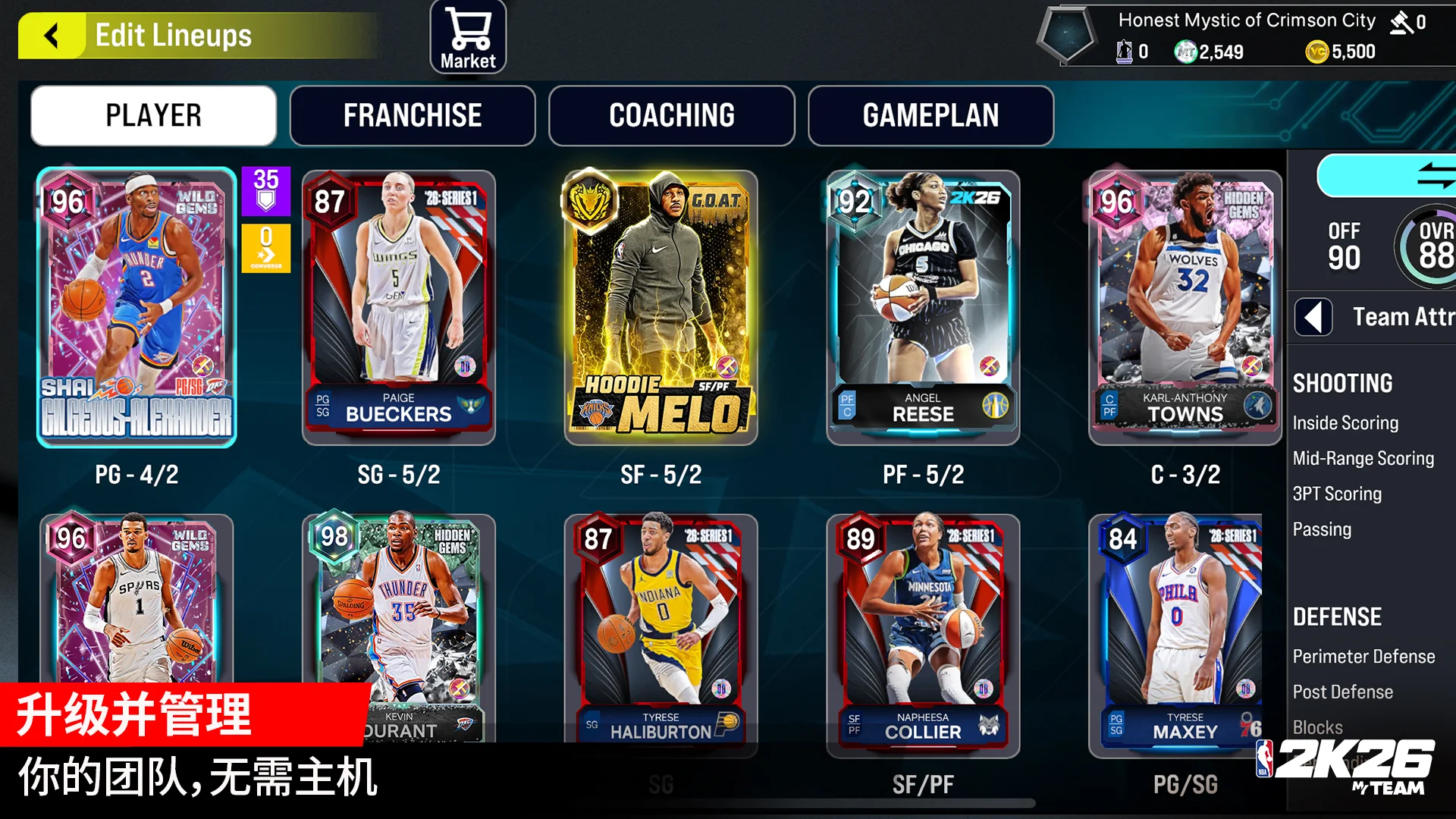Click the team logo shield emblem
This screenshot has width=1456, height=819.
(x=1068, y=35)
